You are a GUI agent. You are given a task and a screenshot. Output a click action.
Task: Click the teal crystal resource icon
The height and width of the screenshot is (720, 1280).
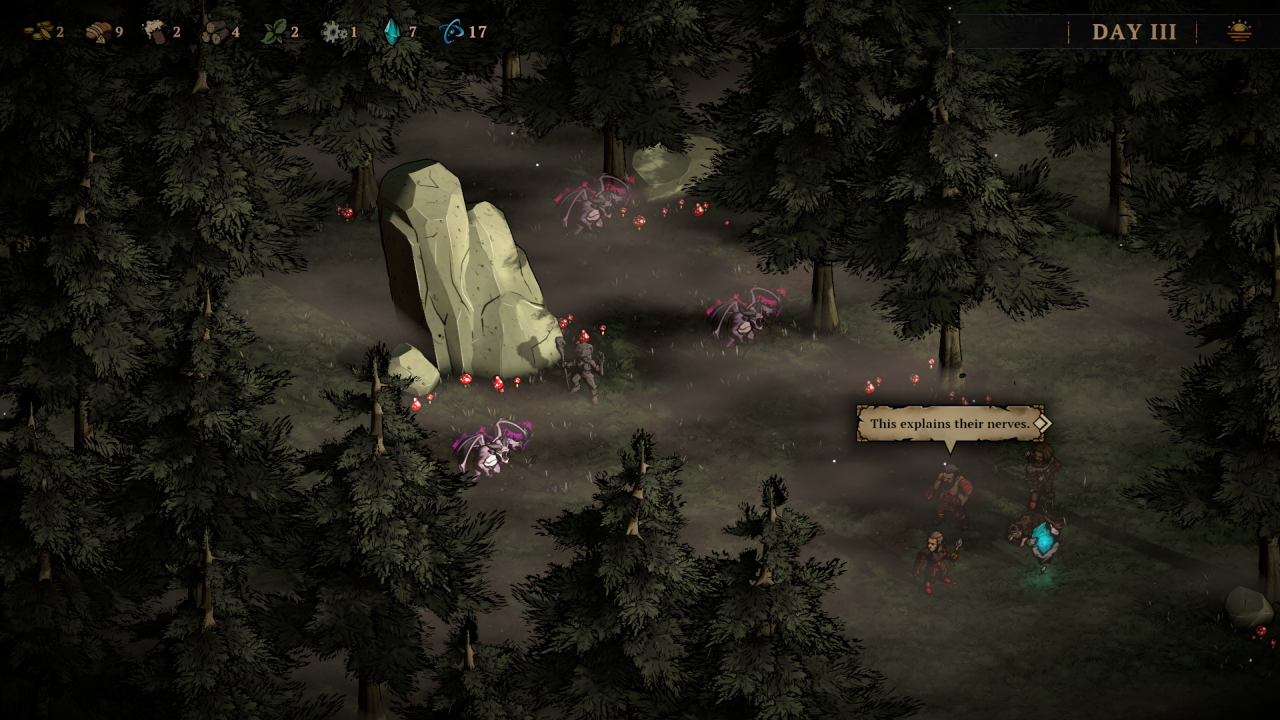pos(392,32)
